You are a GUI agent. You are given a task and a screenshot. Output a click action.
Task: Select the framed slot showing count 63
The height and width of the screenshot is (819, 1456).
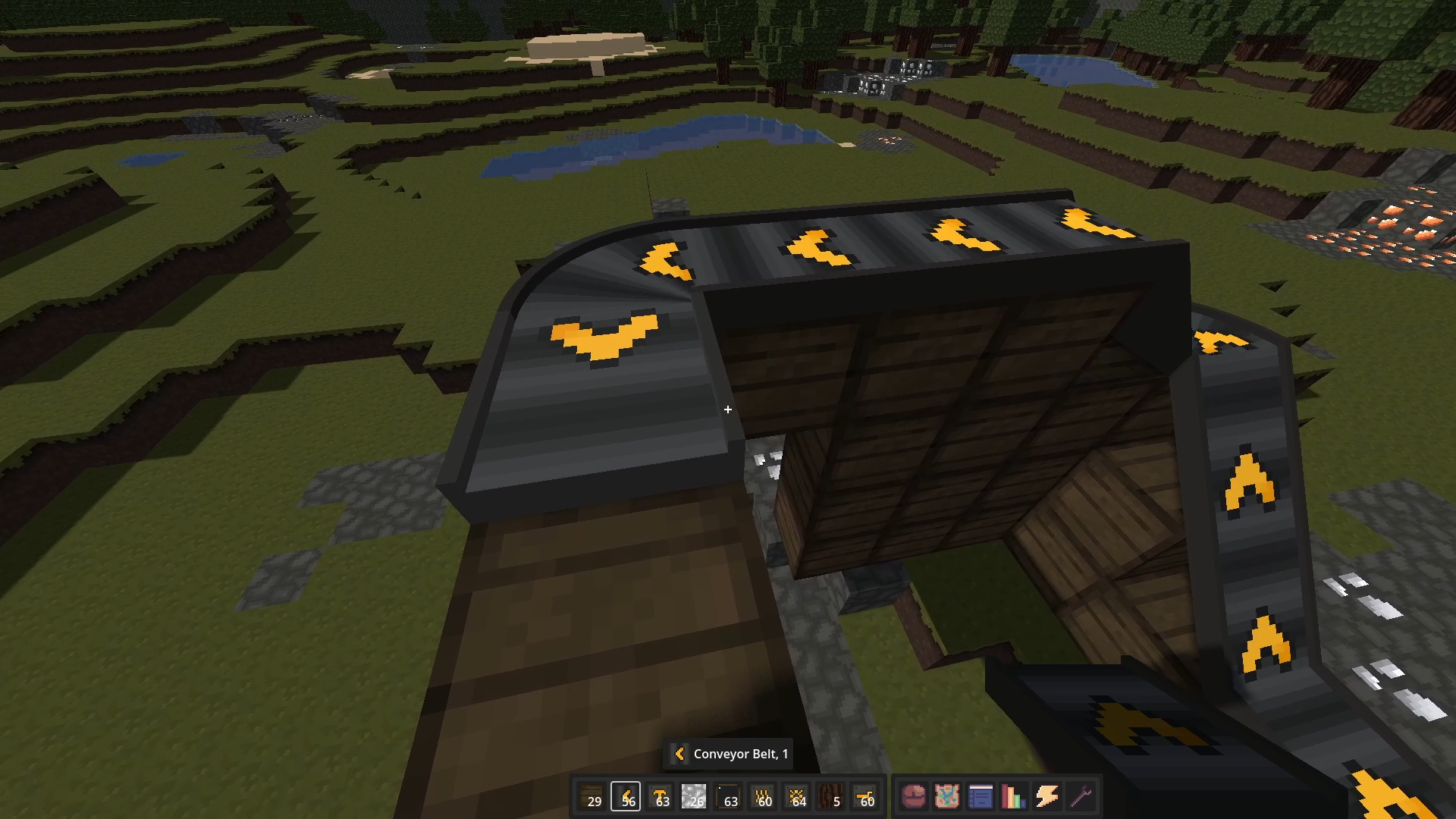coord(730,796)
